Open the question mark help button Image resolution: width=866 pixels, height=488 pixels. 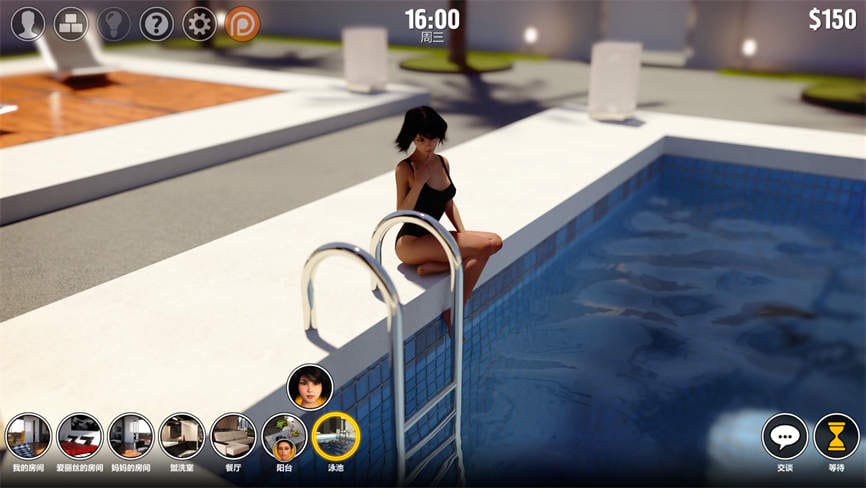157,23
